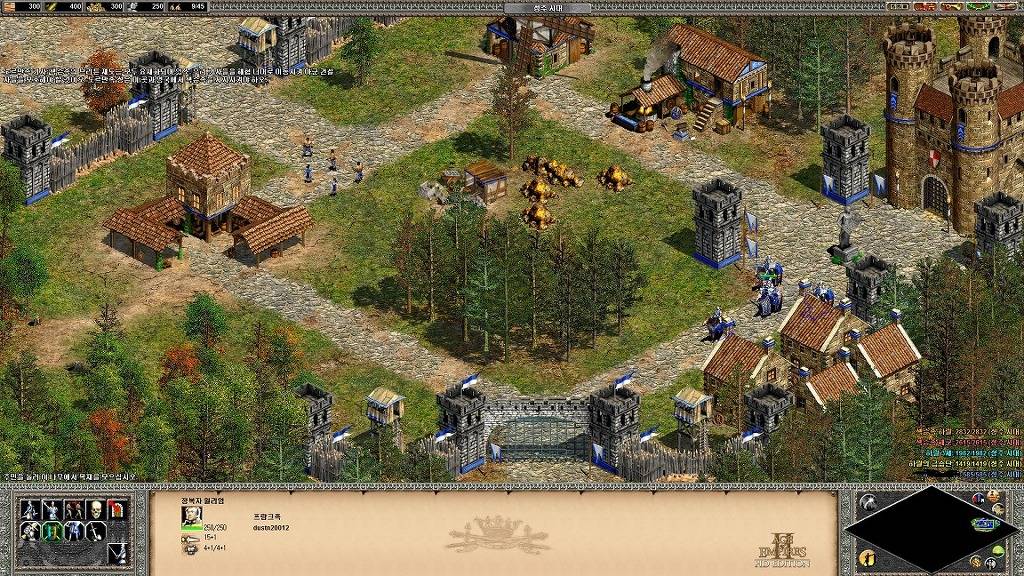Image resolution: width=1024 pixels, height=576 pixels.
Task: Click the gray round button above the minimap's left corner
Action: point(867,500)
